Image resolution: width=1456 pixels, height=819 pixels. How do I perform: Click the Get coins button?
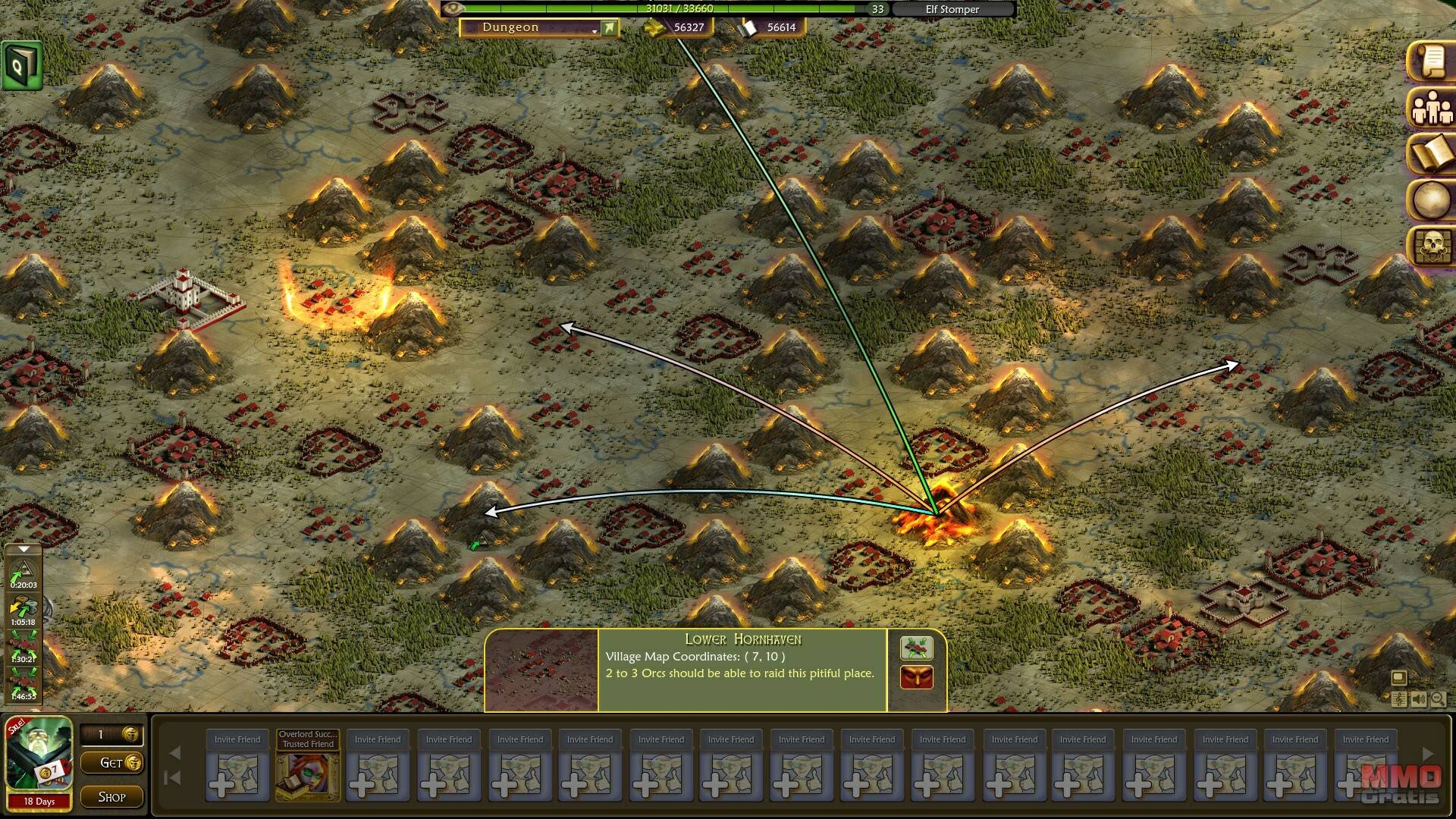[x=121, y=763]
